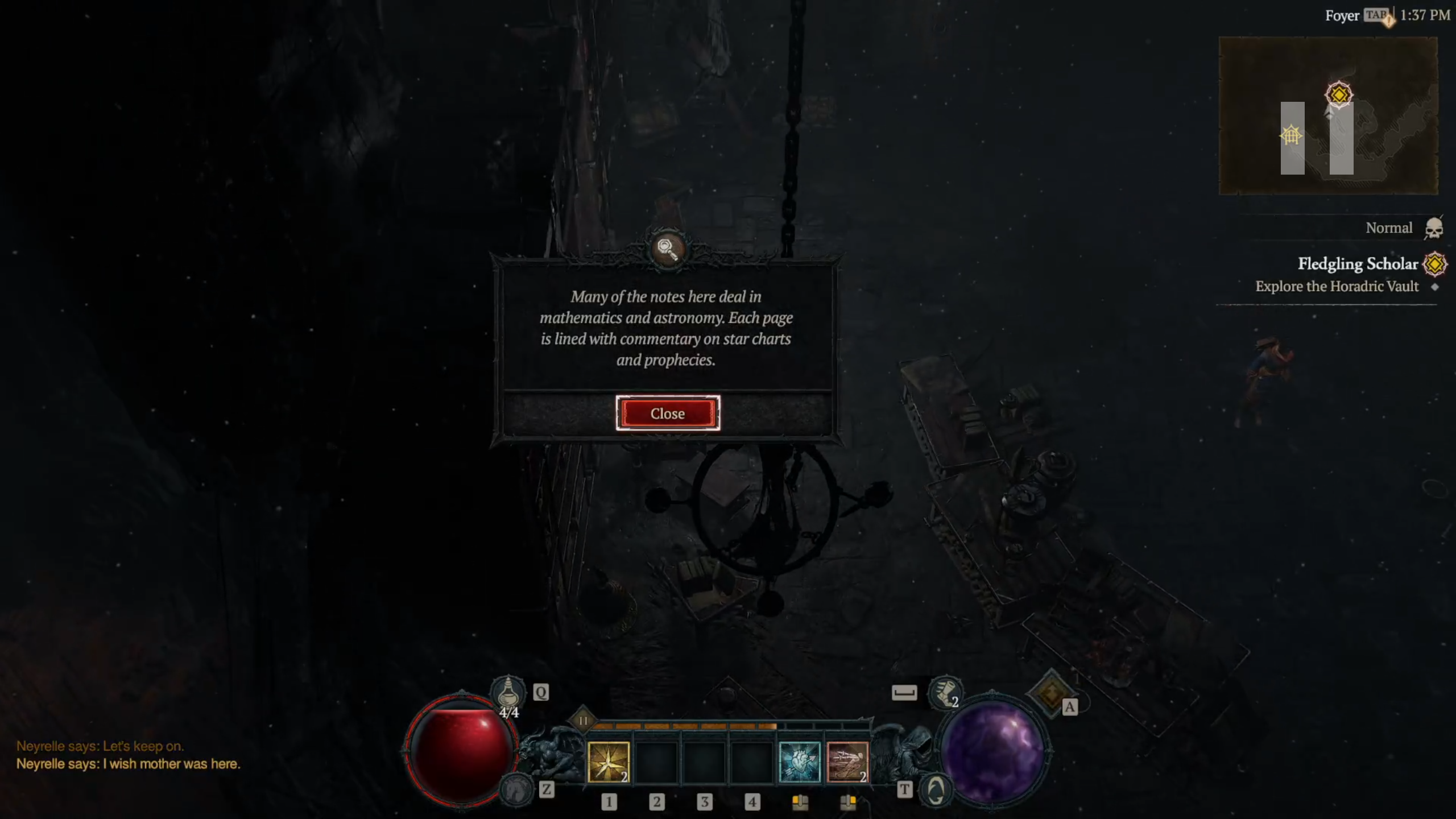Open the minimap
1456x819 pixels.
(1327, 115)
